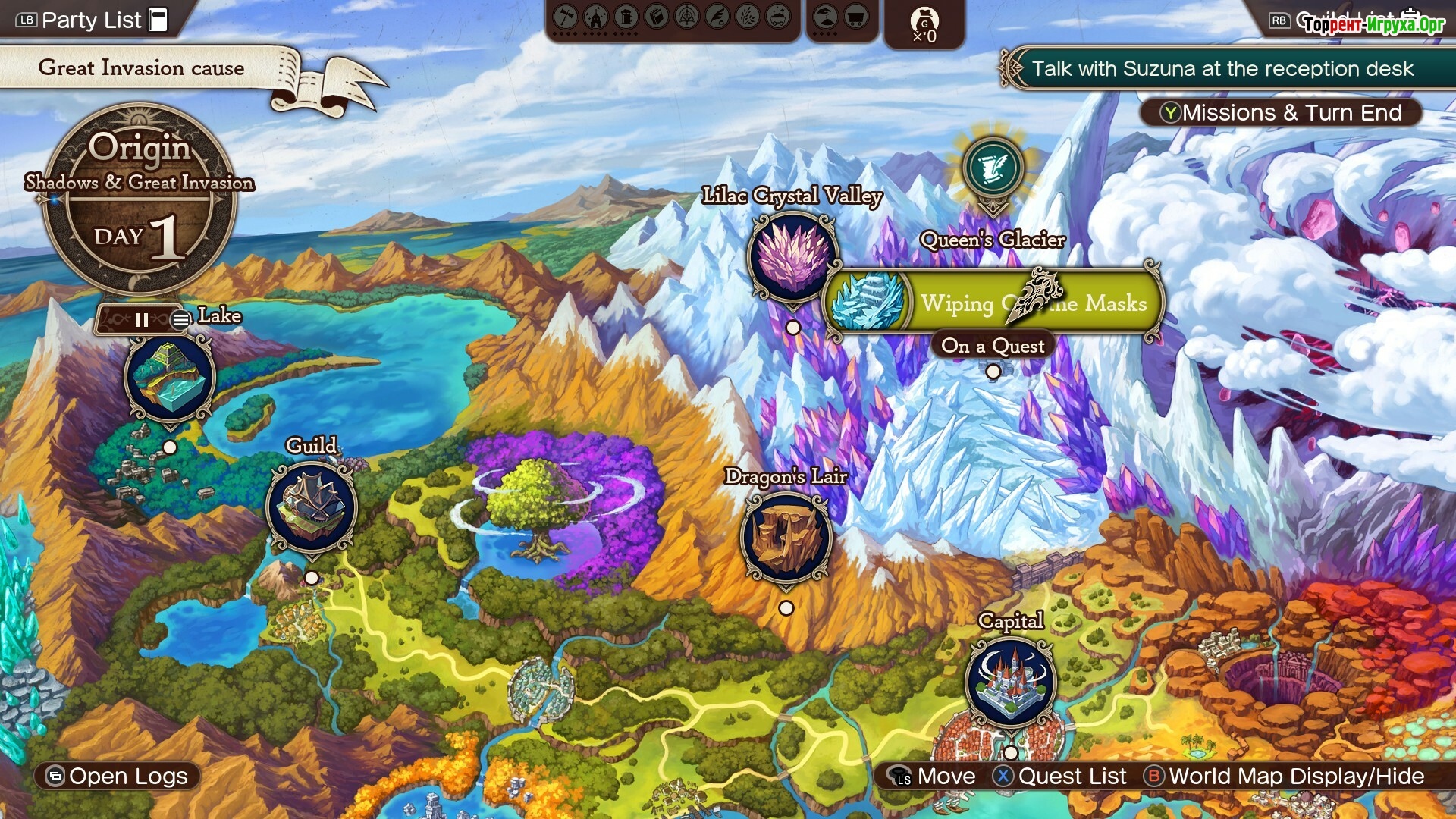This screenshot has height=819, width=1456.
Task: Click the empty mine cart icon
Action: tap(856, 17)
